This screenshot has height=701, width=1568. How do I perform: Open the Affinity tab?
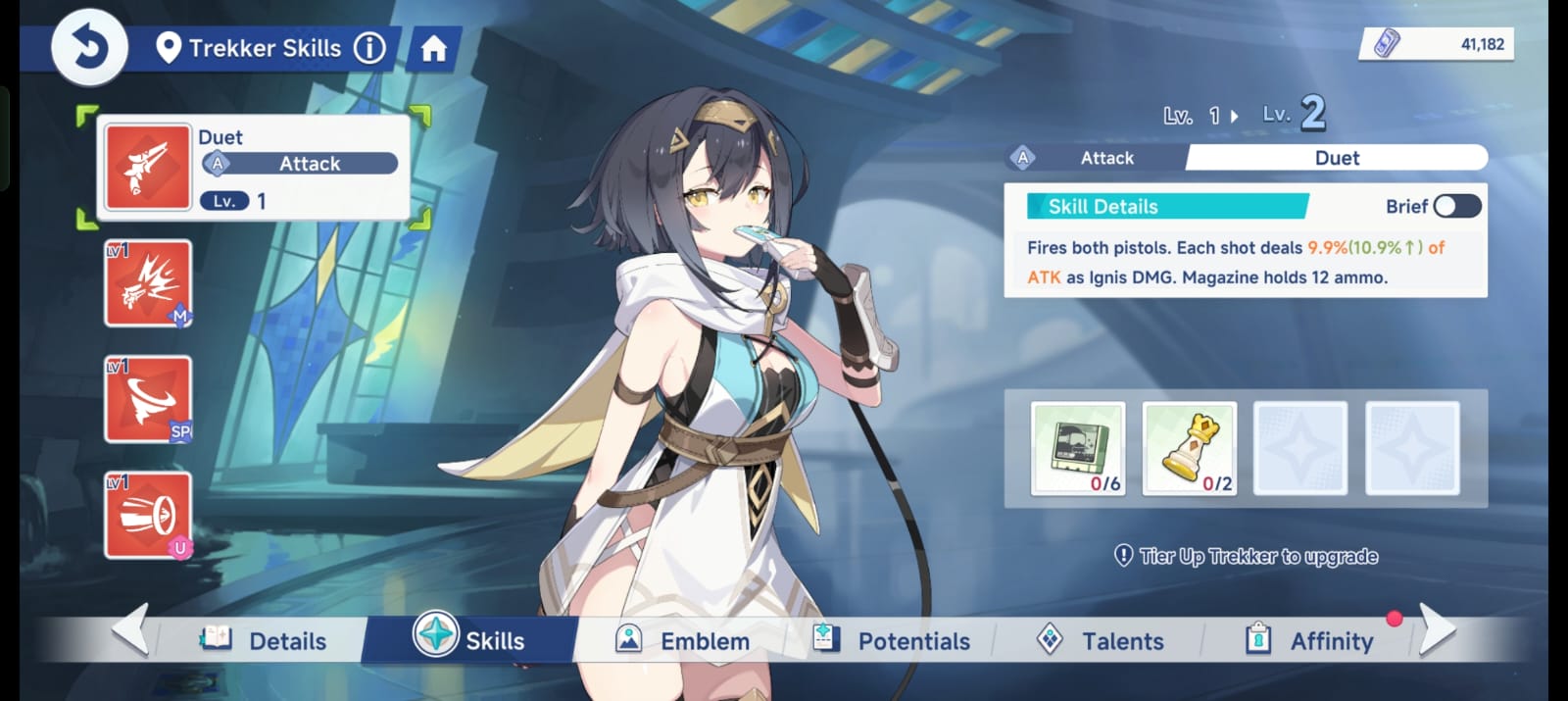coord(1310,641)
